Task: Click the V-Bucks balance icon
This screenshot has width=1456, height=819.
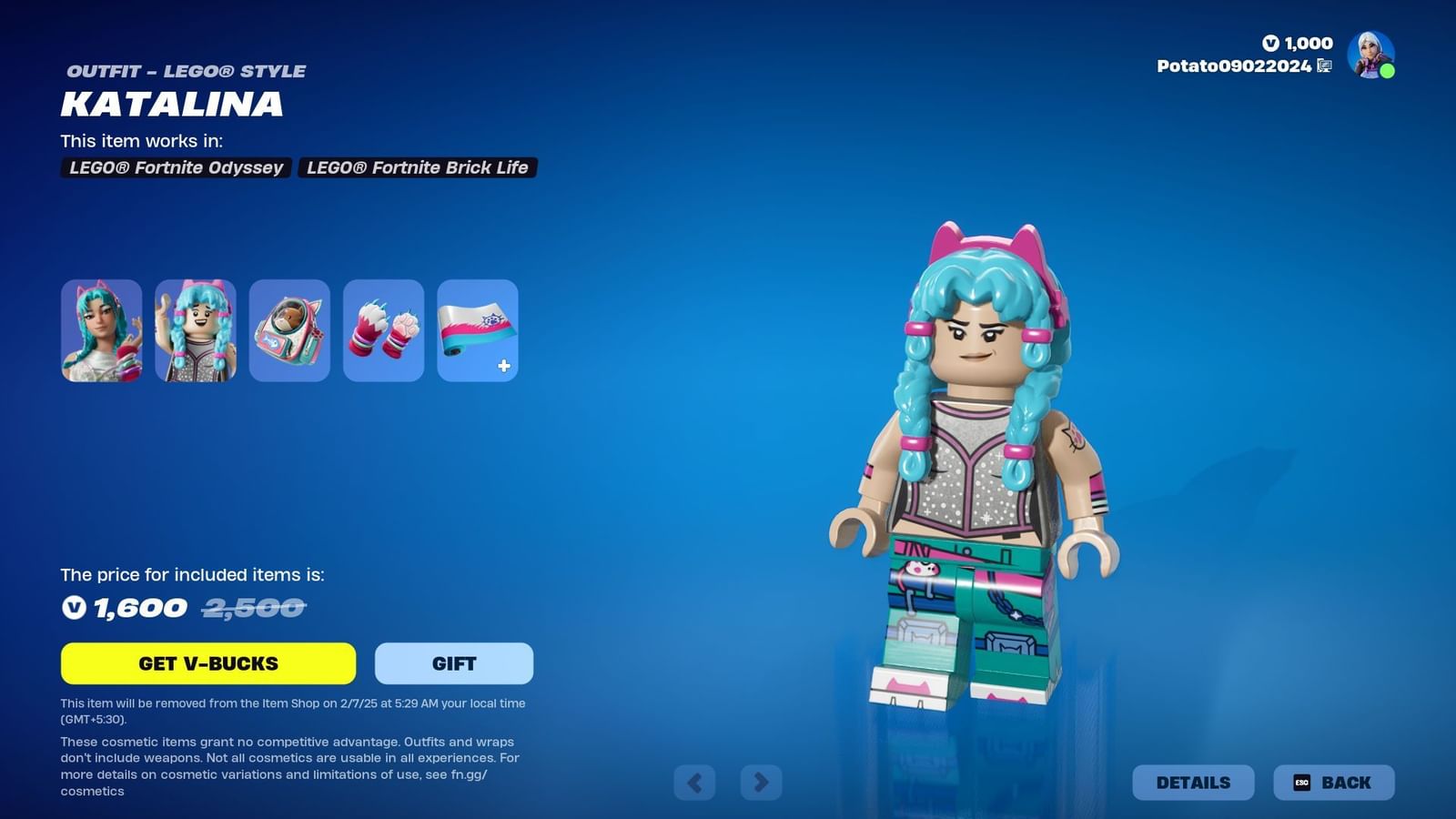Action: (1271, 43)
